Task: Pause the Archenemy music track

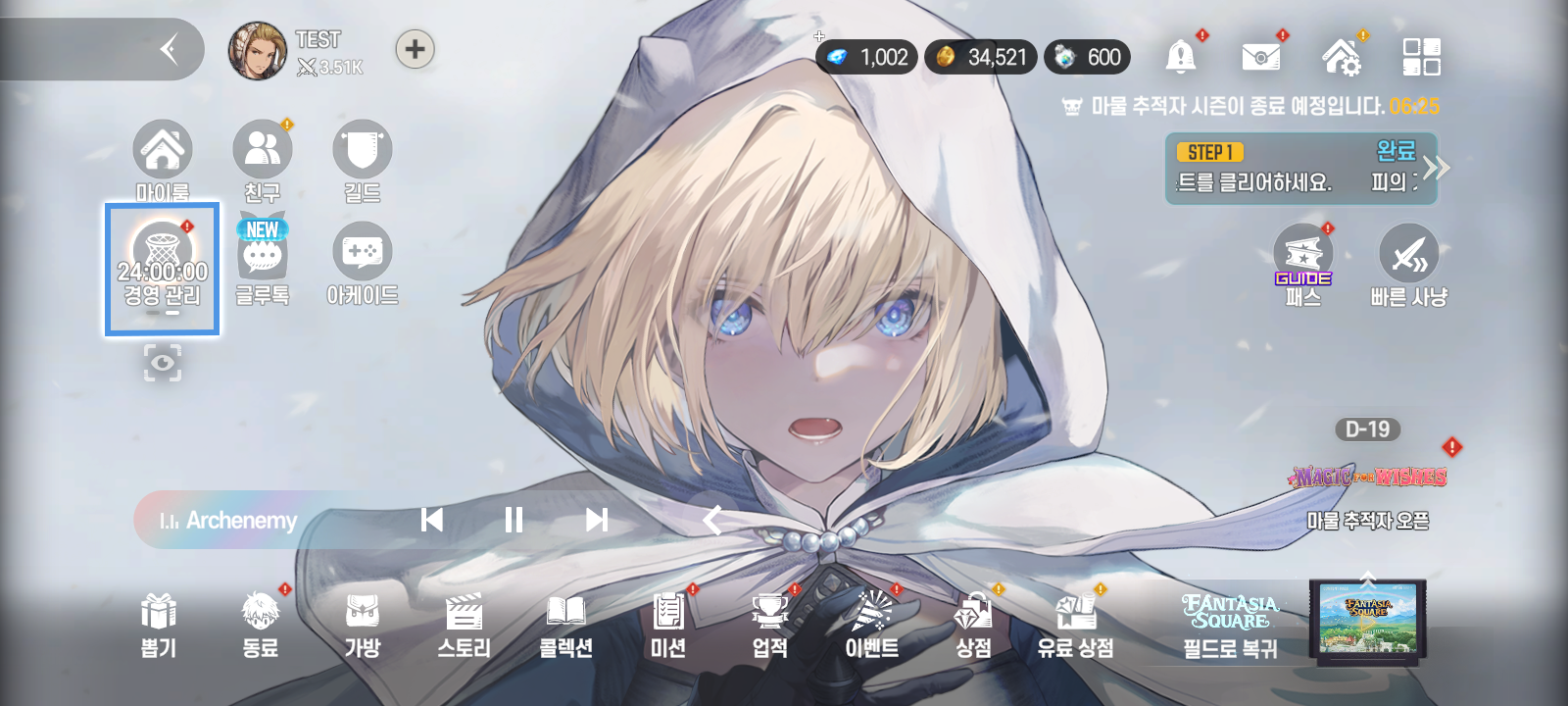Action: (514, 520)
